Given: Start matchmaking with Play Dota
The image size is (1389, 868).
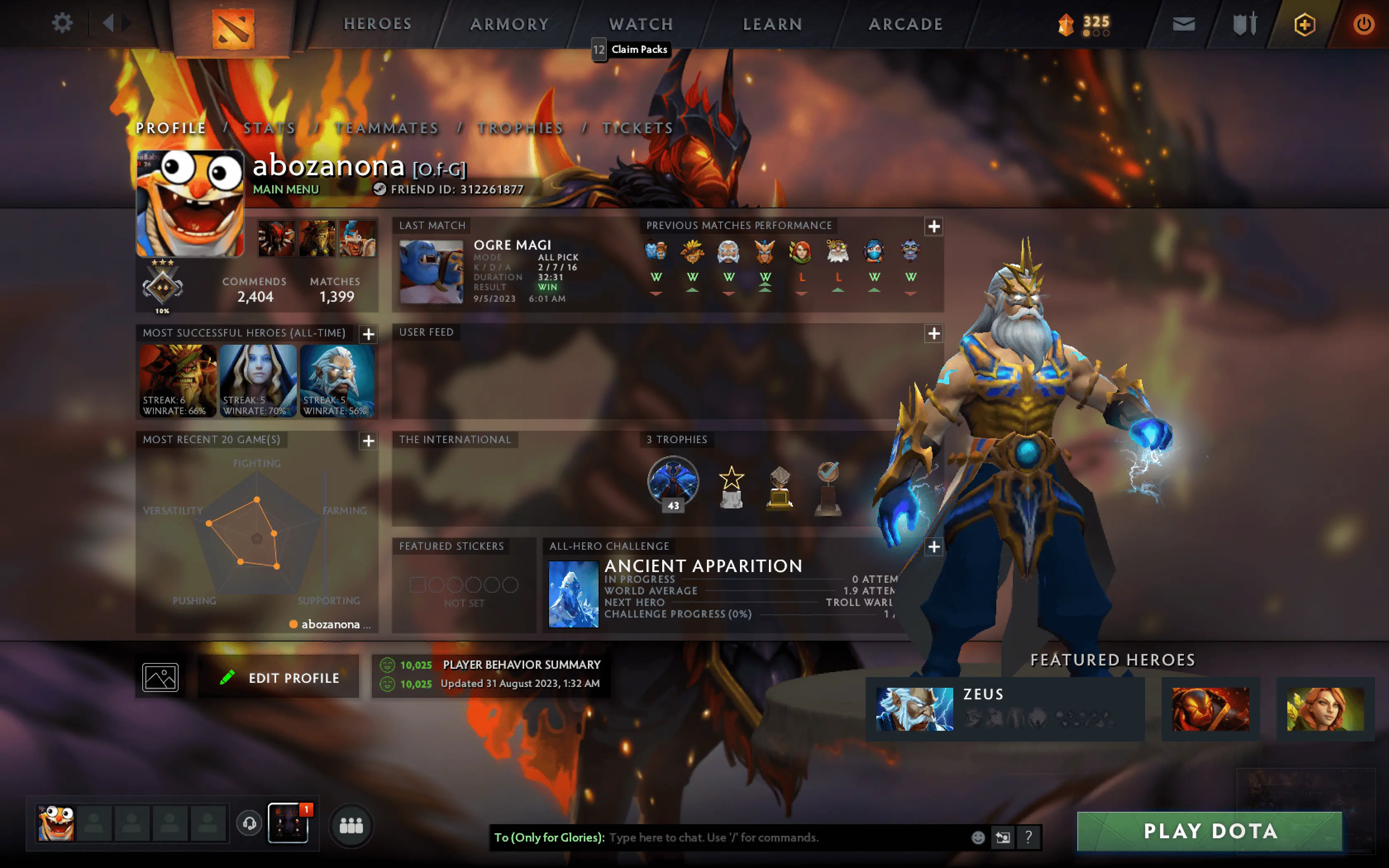Looking at the screenshot, I should (x=1209, y=831).
